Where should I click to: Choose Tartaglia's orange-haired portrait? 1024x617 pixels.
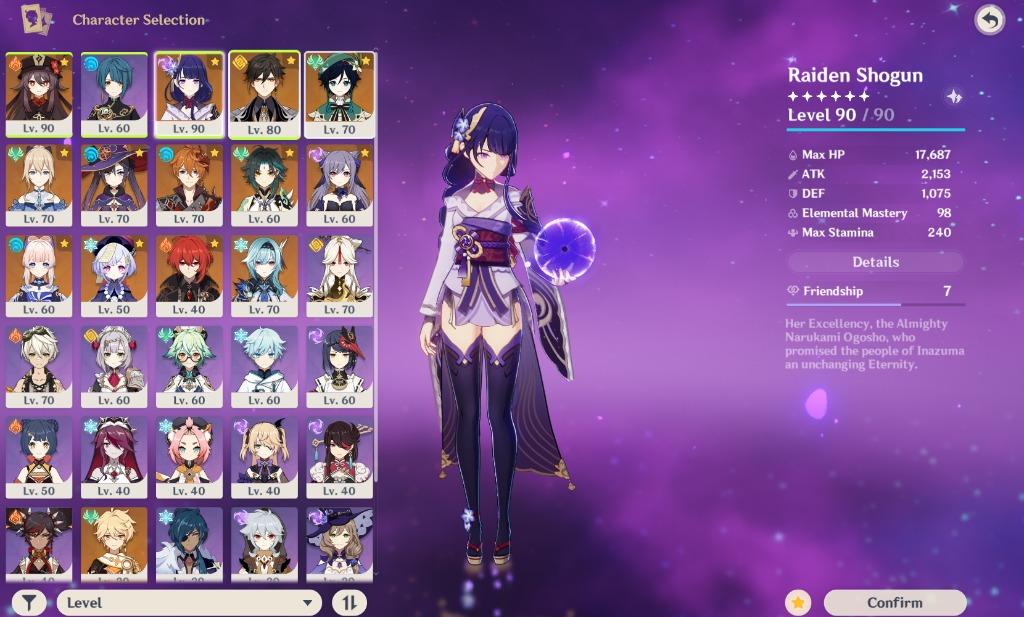(x=189, y=184)
